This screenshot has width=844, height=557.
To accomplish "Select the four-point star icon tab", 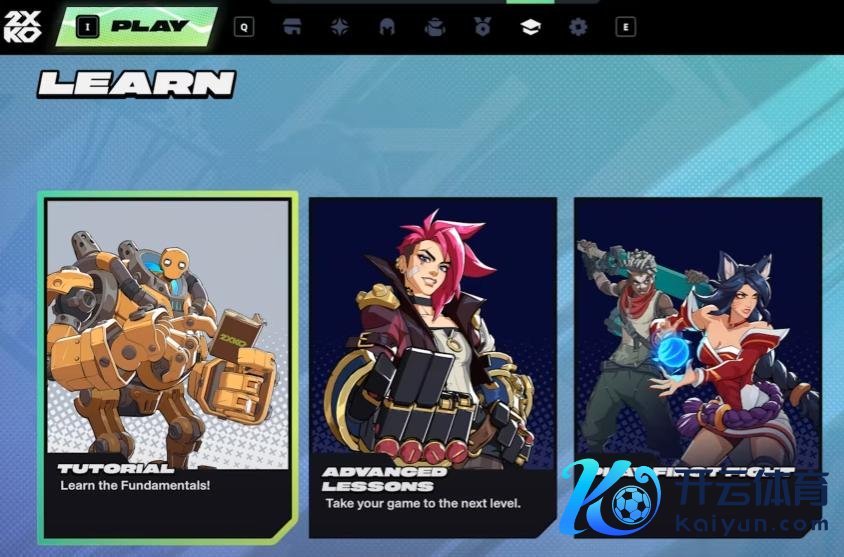I will tap(340, 27).
